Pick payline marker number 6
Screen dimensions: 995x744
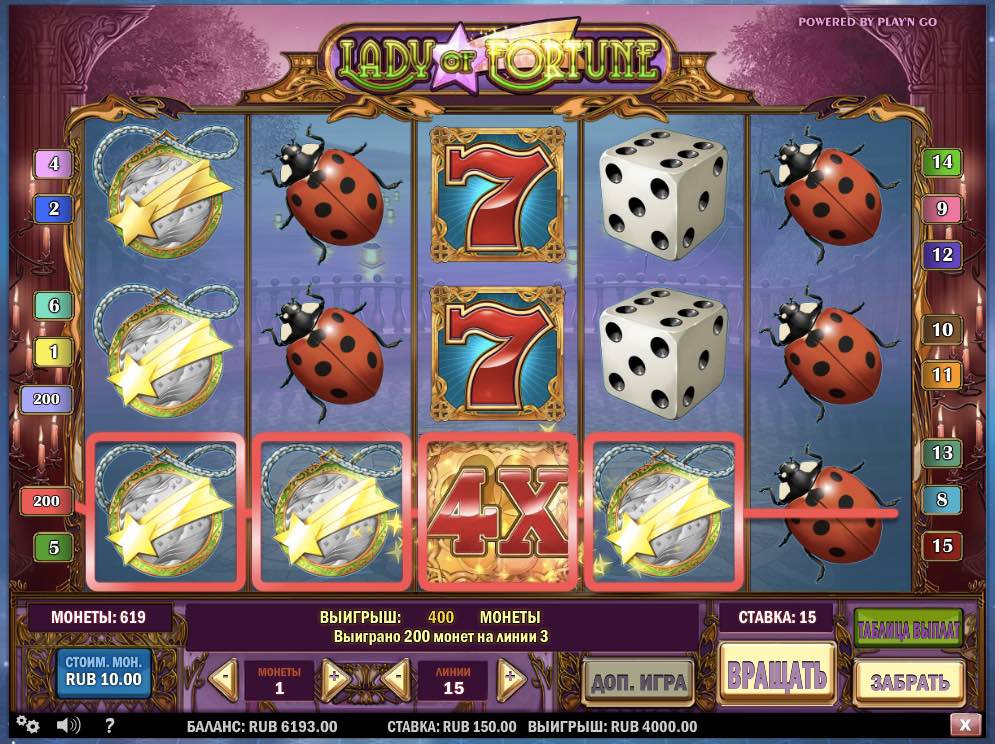54,306
